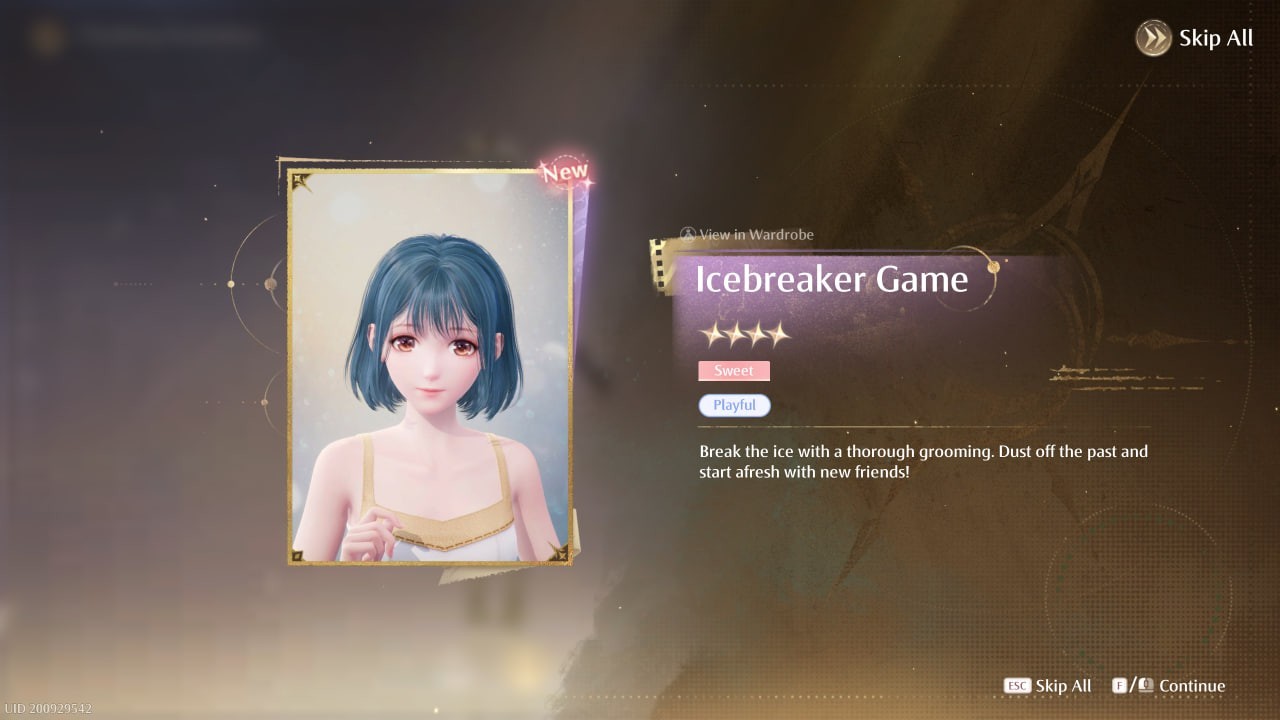This screenshot has width=1280, height=720.
Task: Open View in Wardrobe
Action: (748, 234)
